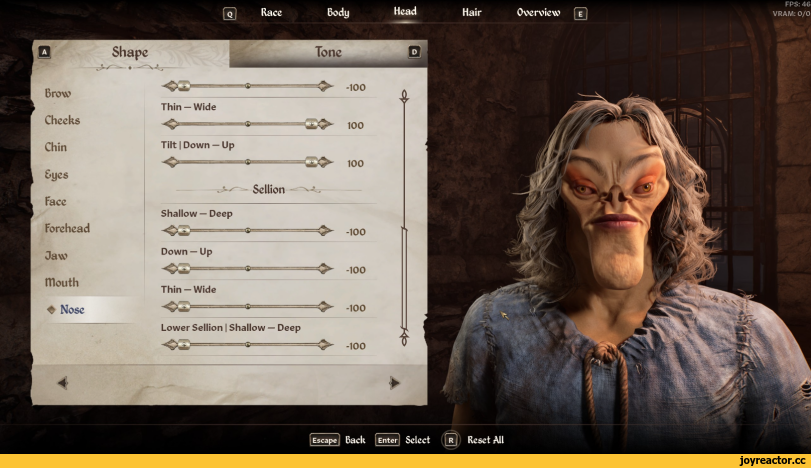Open the Face category
Screen dimensions: 811x468
point(55,201)
